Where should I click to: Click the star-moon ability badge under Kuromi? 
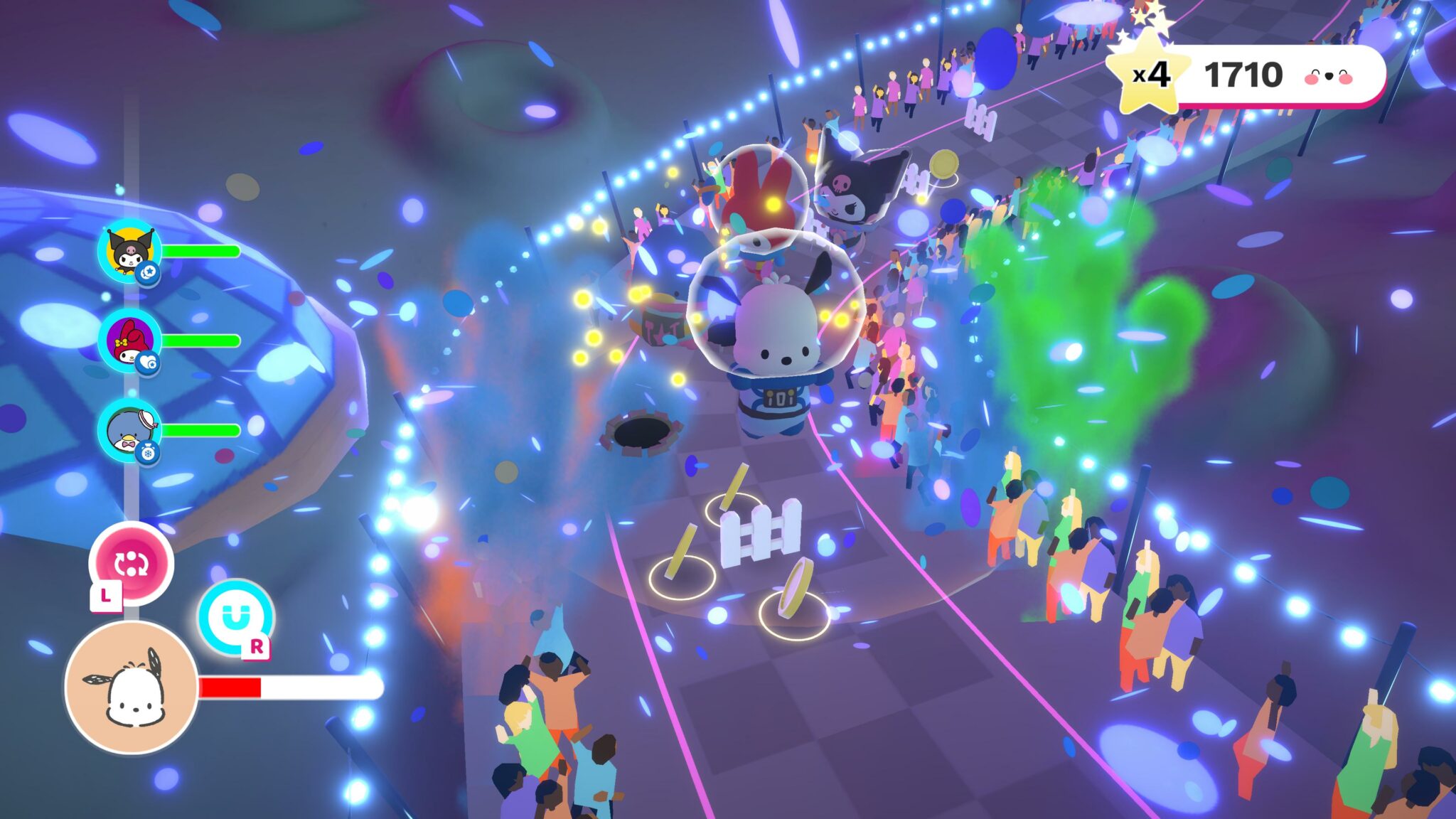147,272
